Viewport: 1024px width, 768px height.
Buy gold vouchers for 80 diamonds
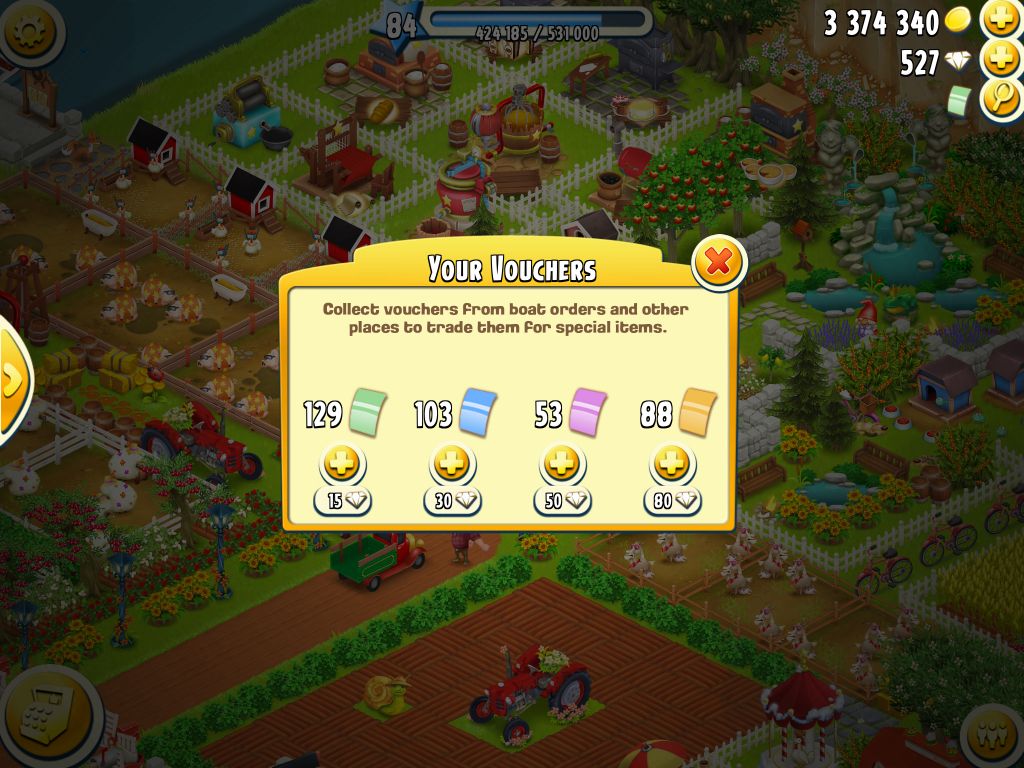pyautogui.click(x=672, y=465)
